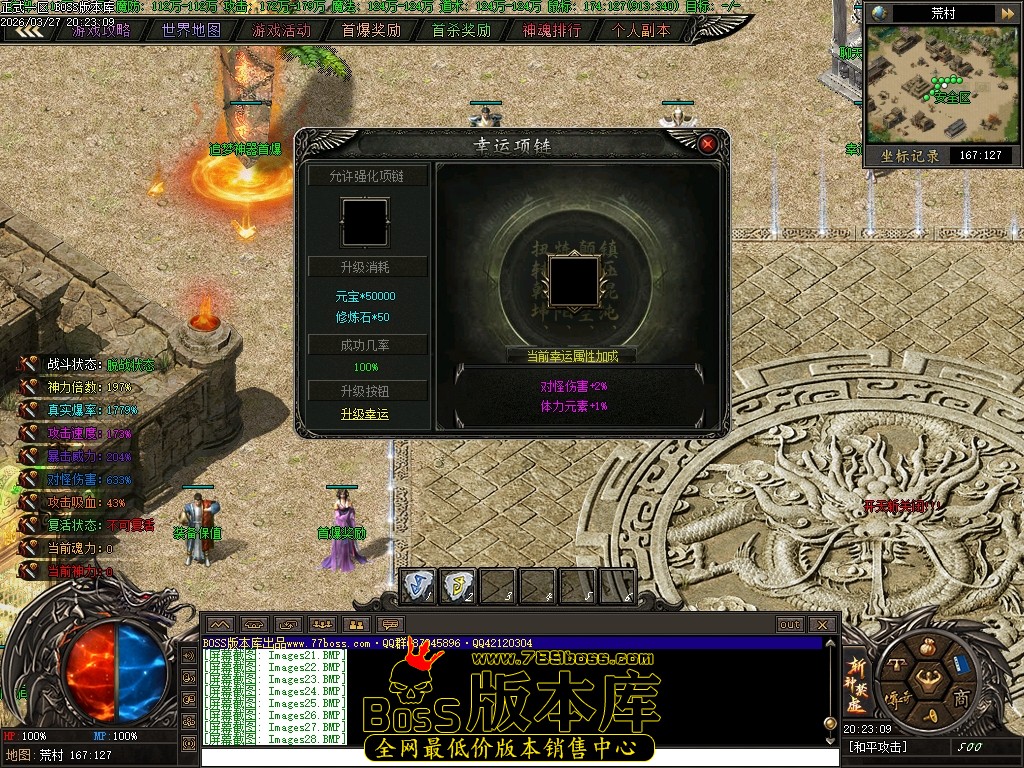Collapse the top menu with the arrow button

(x=27, y=30)
